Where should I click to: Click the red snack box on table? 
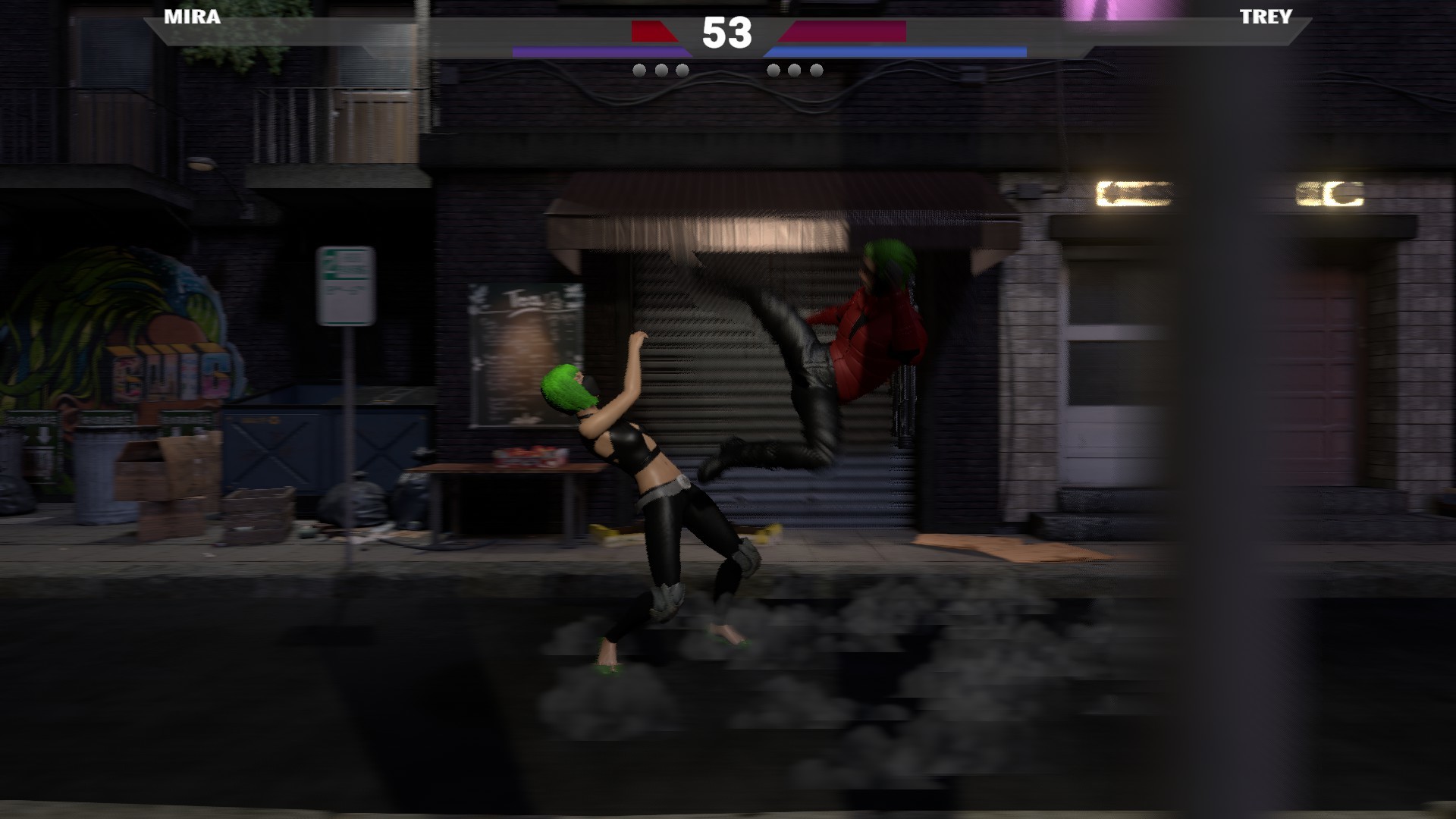click(x=531, y=455)
